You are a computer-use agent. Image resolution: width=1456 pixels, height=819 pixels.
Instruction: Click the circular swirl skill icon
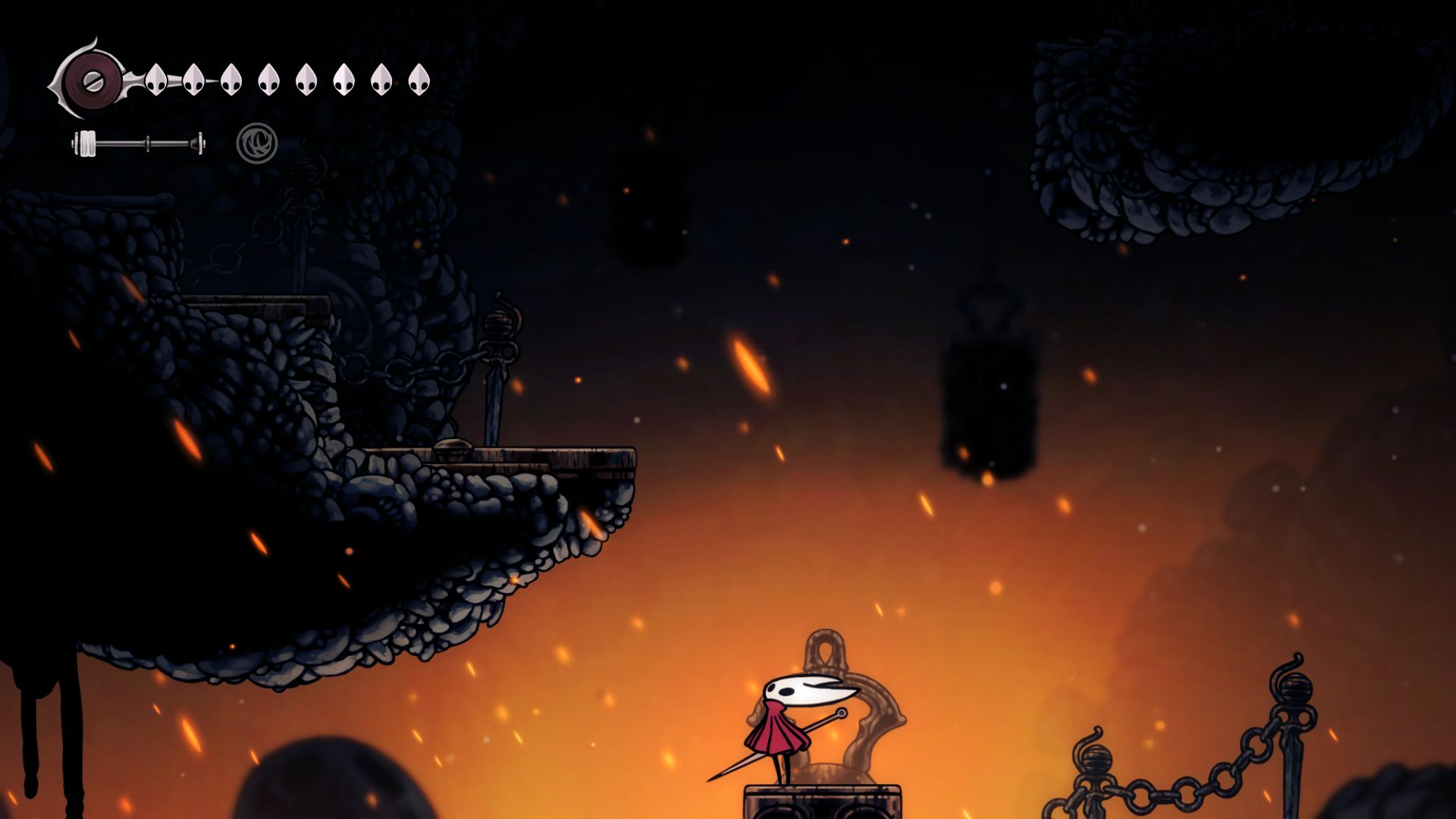pyautogui.click(x=257, y=143)
